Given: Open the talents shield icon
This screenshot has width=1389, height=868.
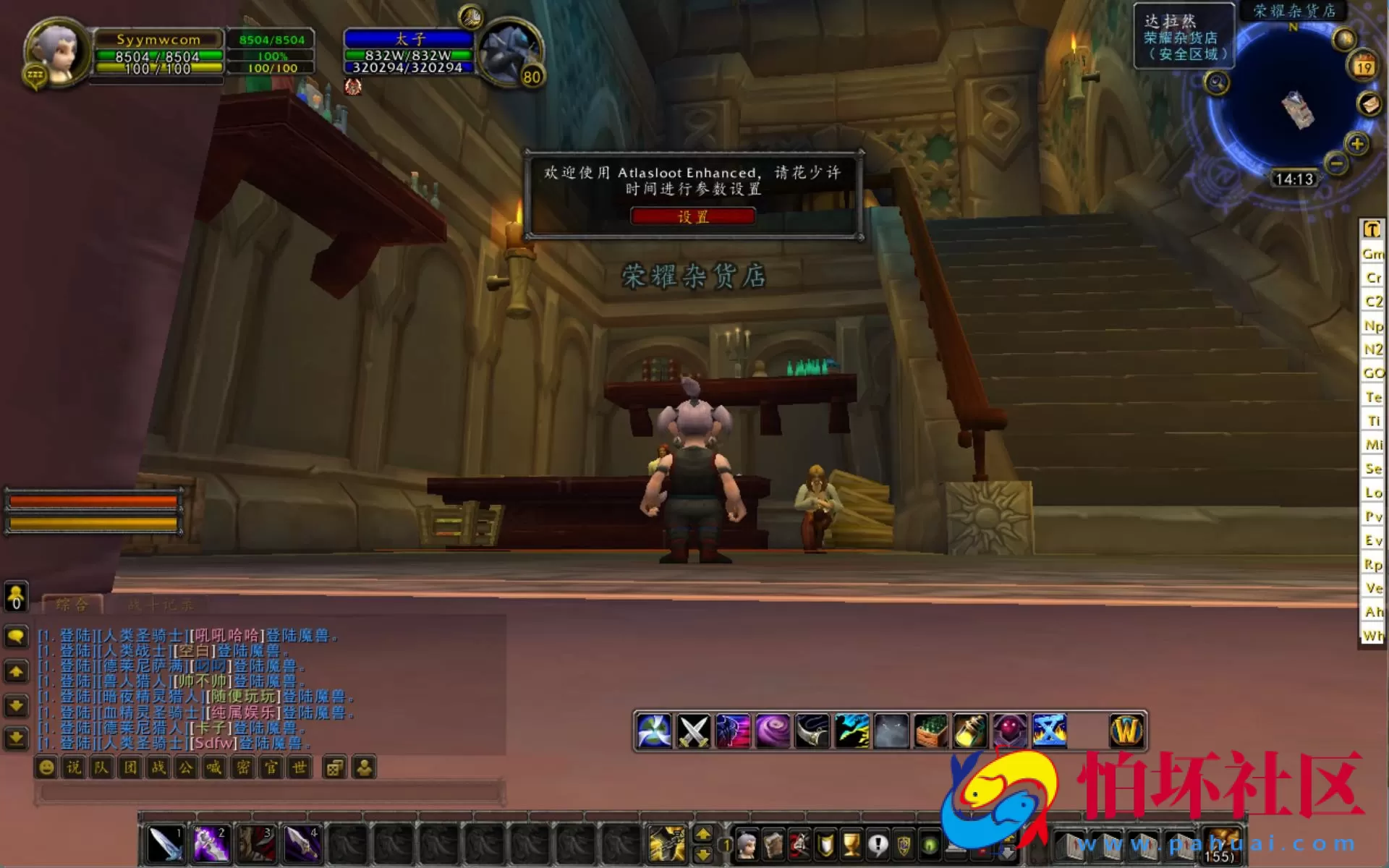Looking at the screenshot, I should click(x=826, y=846).
